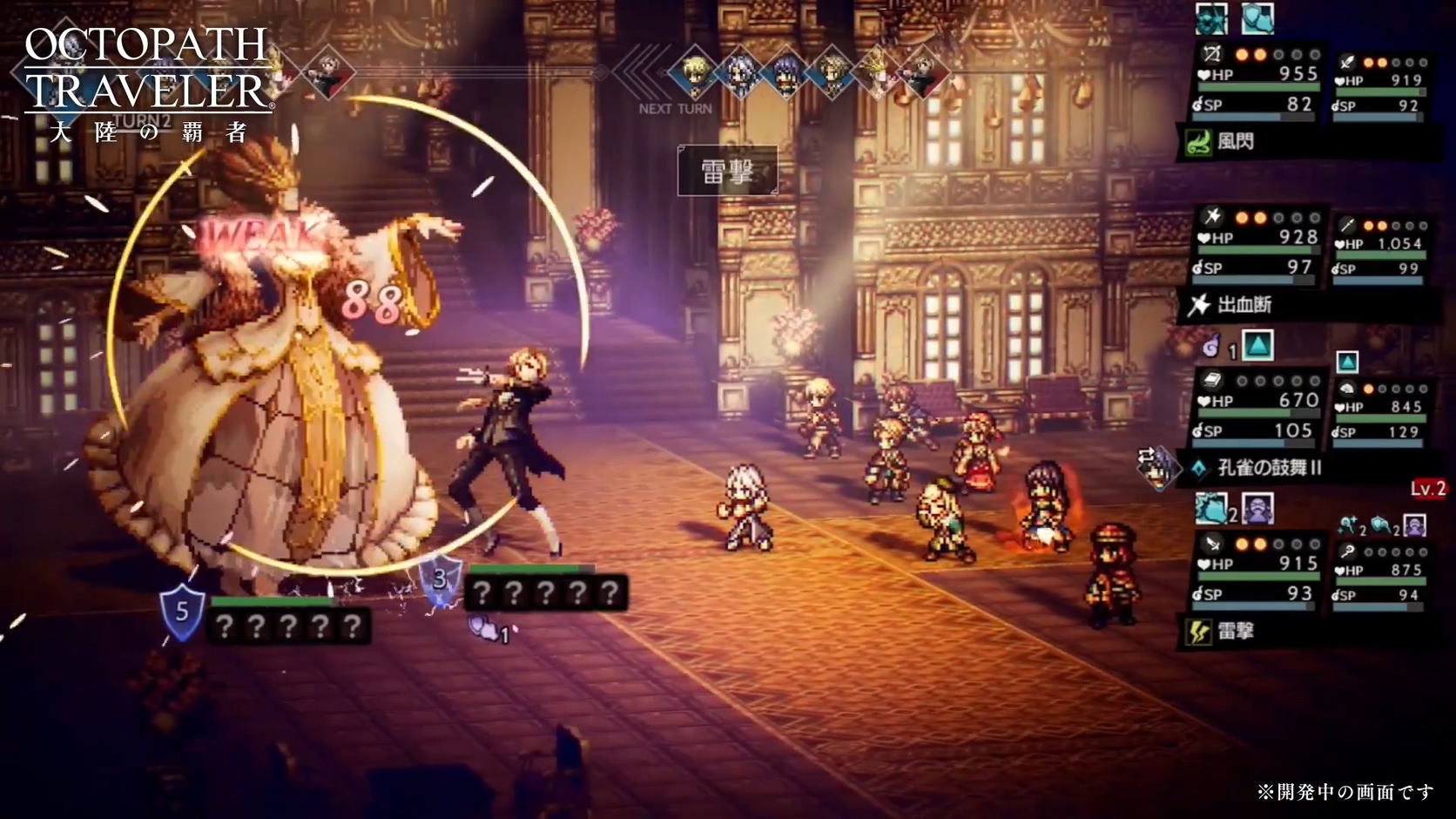Viewport: 1456px width, 819px height.
Task: Select the 孔雀の鼓舞II skill command
Action: pos(1268,468)
